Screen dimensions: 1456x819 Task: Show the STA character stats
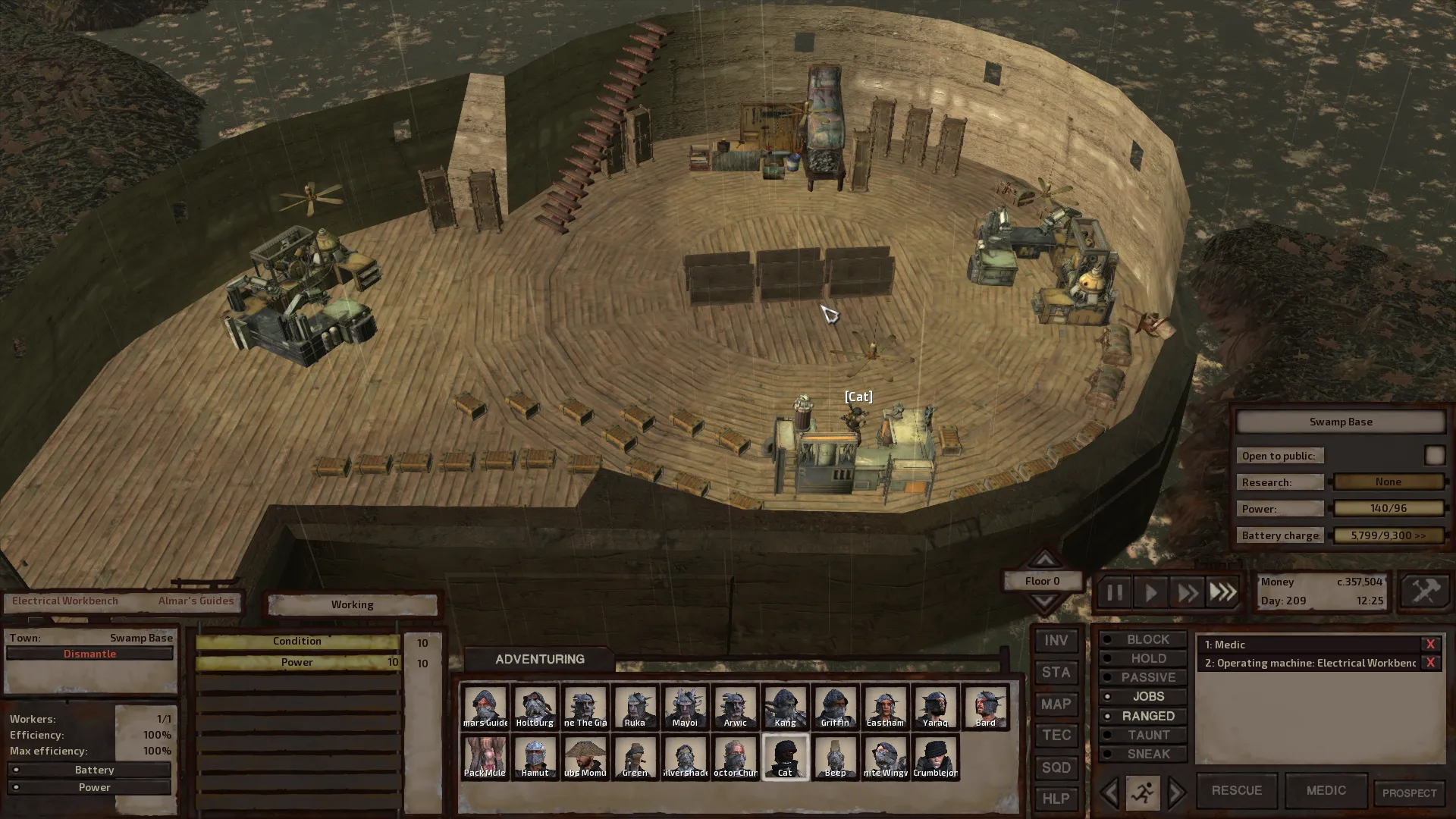[x=1056, y=673]
